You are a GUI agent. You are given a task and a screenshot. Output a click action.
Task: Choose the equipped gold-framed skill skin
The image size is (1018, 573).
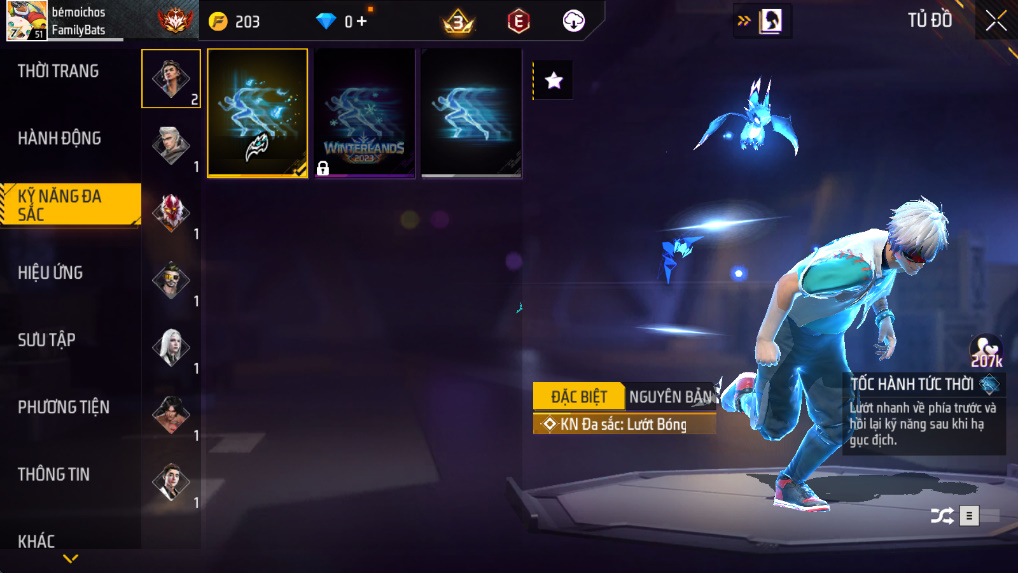click(x=257, y=113)
